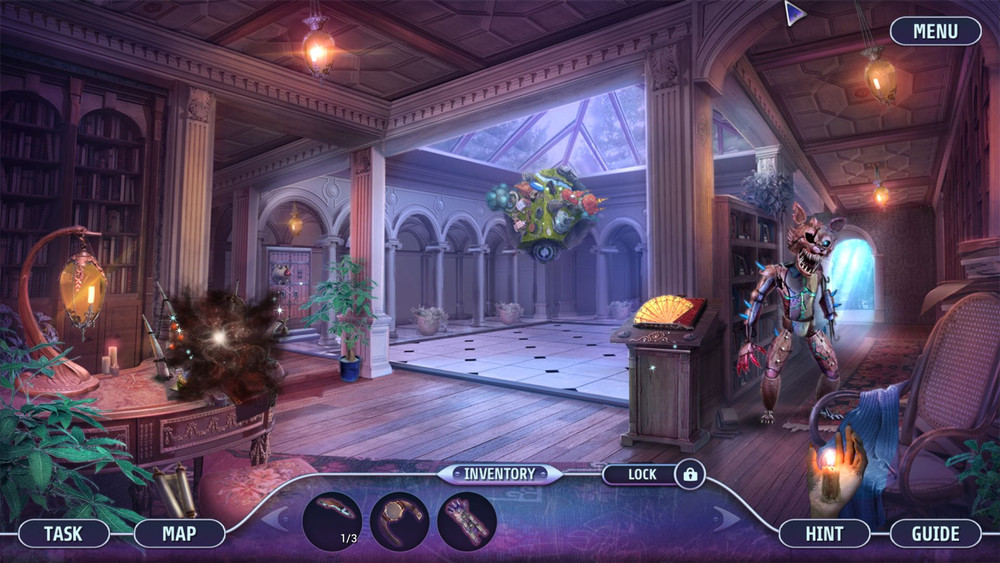Select the curved round-headed item in inventory
The width and height of the screenshot is (1000, 563).
399,521
